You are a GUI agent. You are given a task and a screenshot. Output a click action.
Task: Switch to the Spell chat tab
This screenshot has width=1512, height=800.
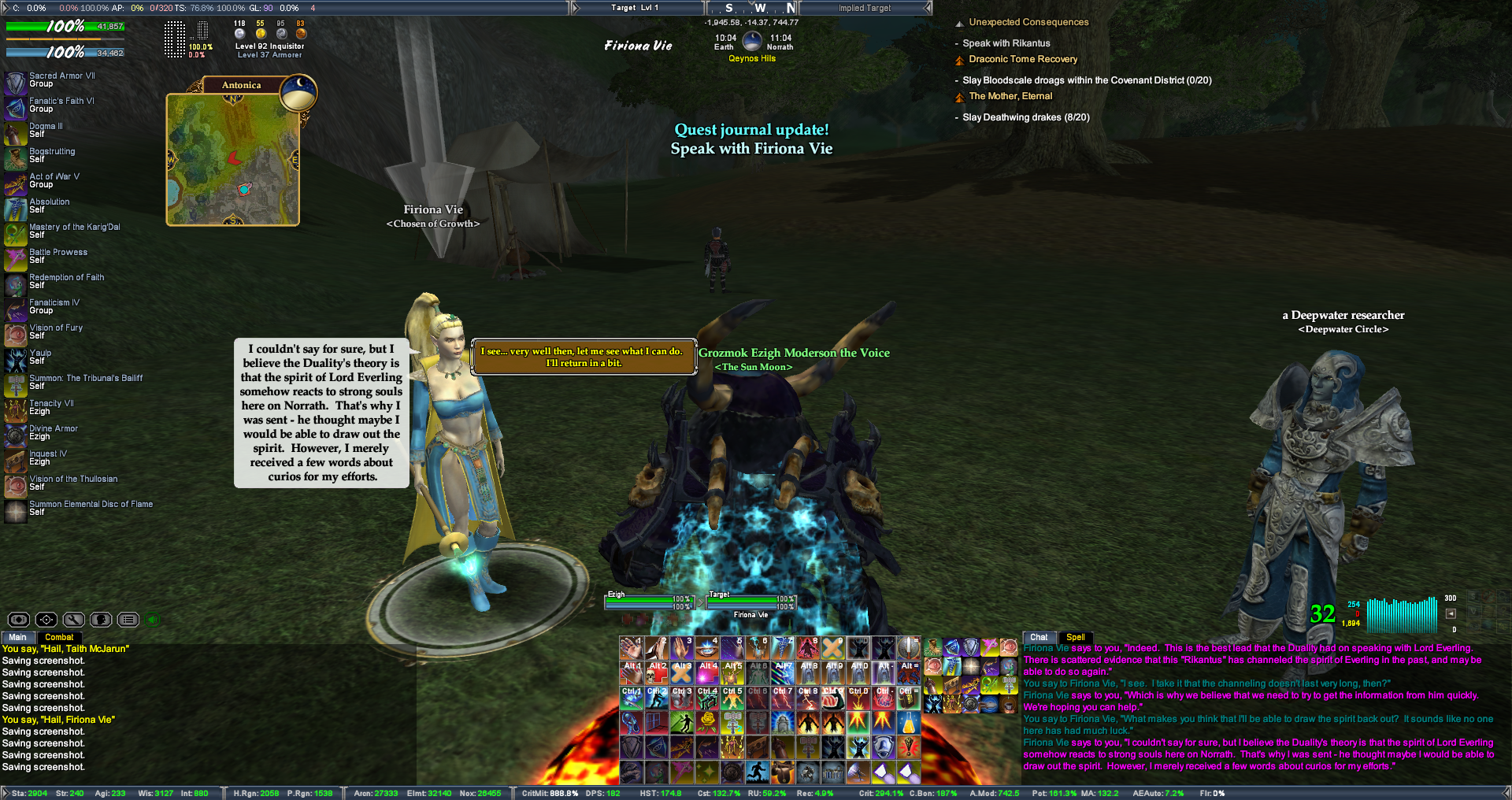coord(1075,637)
